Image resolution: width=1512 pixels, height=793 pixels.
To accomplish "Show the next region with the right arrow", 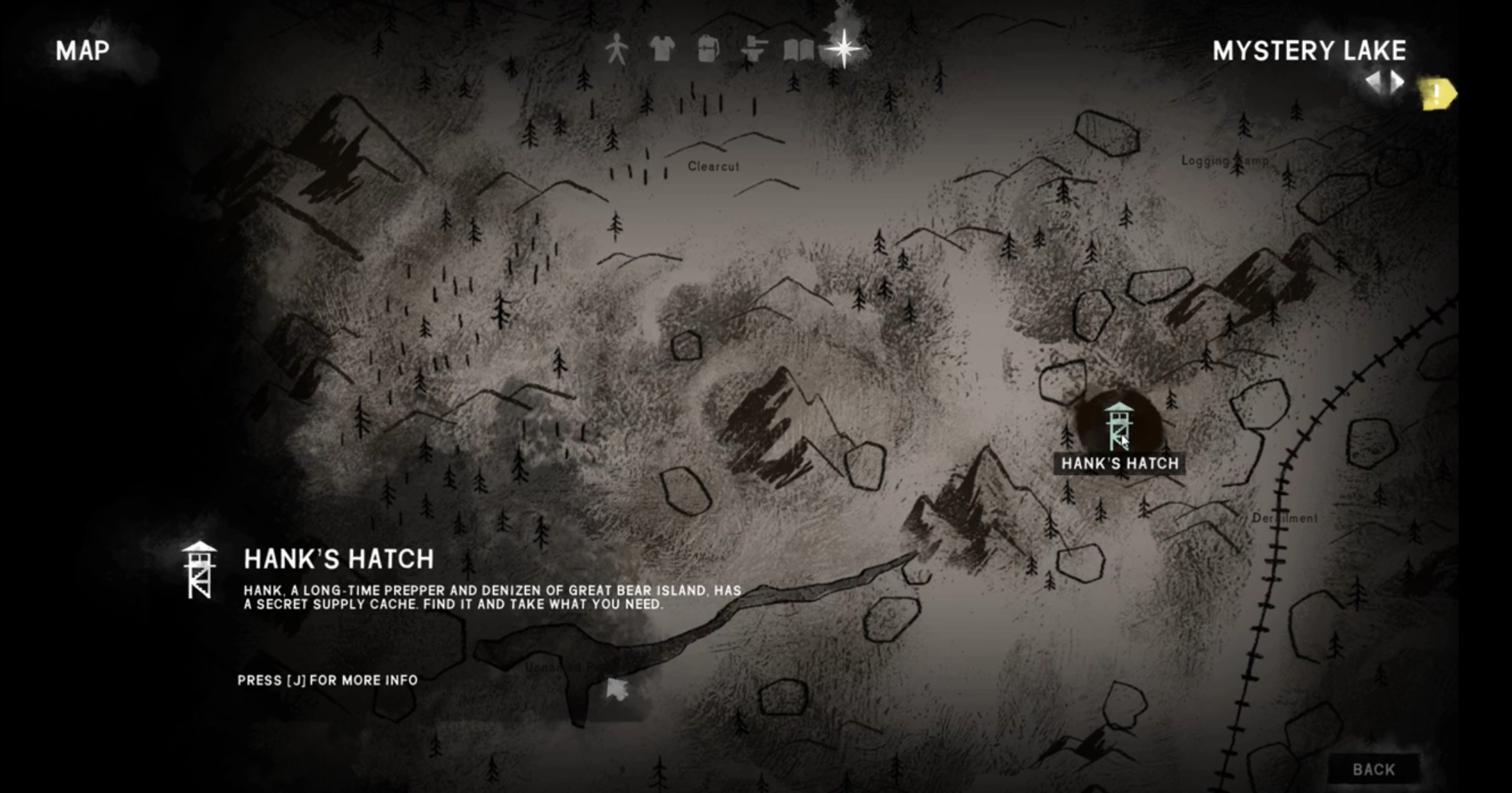I will 1397,83.
